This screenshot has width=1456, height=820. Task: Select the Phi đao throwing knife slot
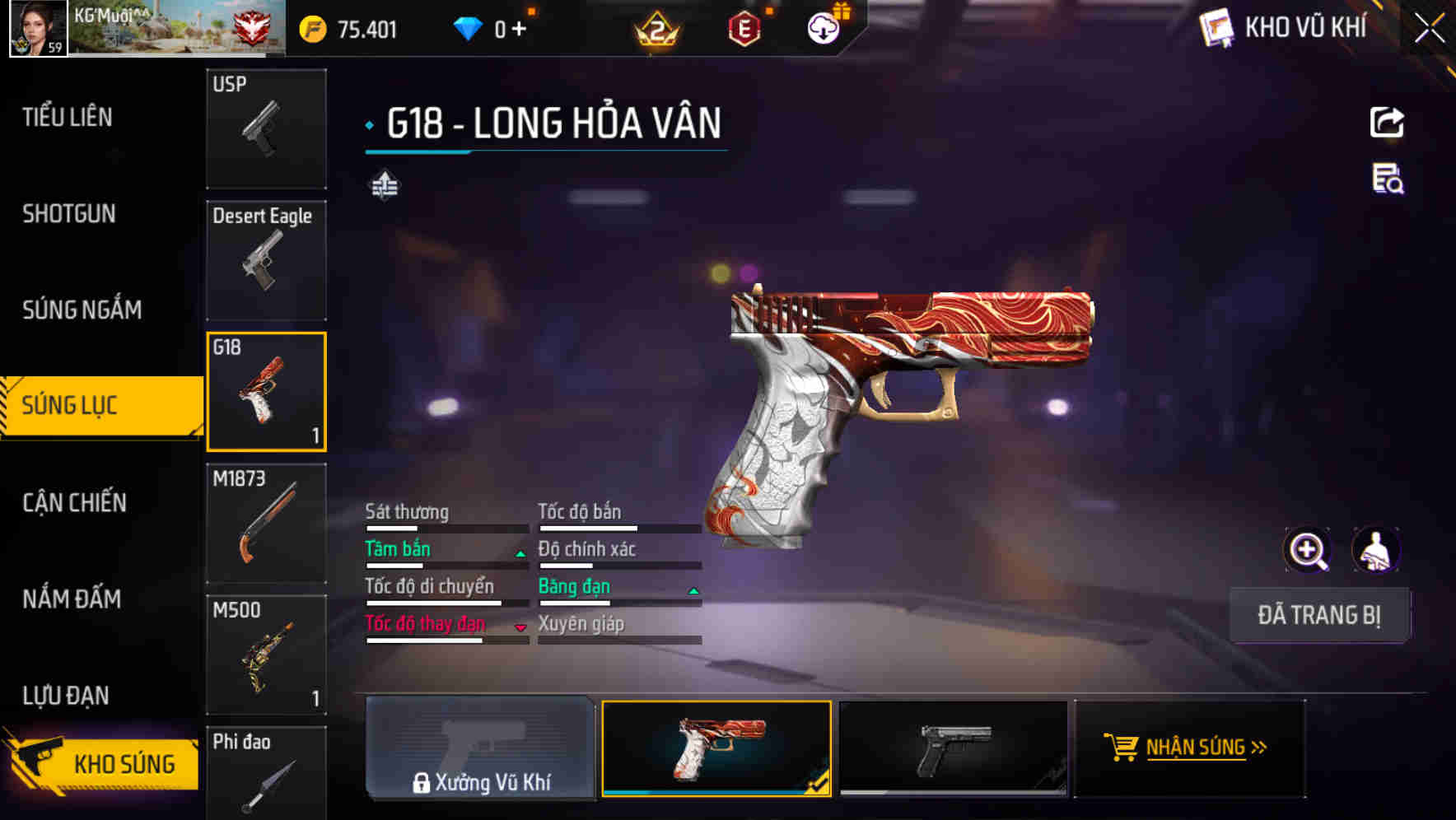click(x=266, y=774)
